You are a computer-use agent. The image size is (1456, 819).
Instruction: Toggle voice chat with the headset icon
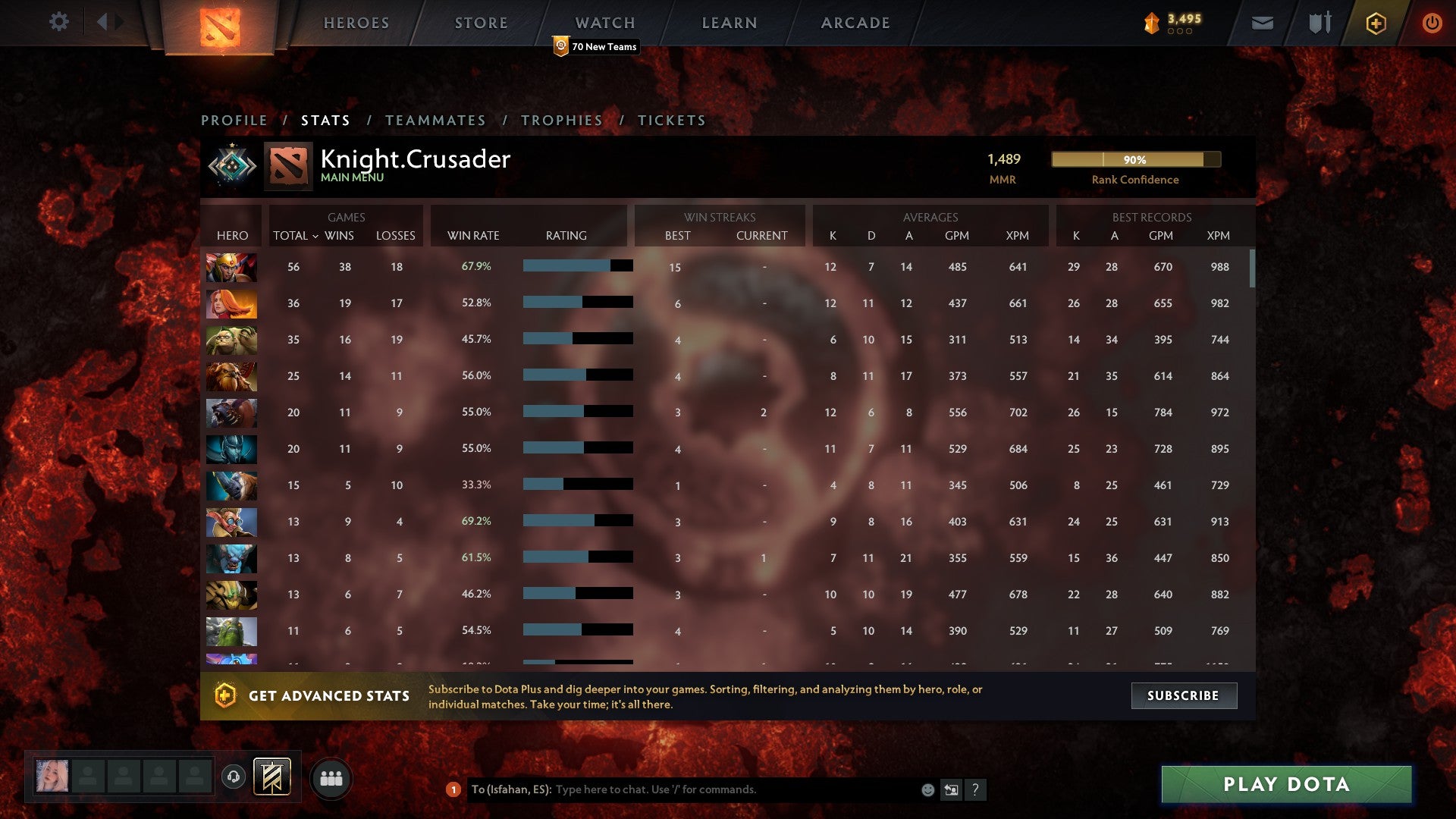pyautogui.click(x=234, y=777)
